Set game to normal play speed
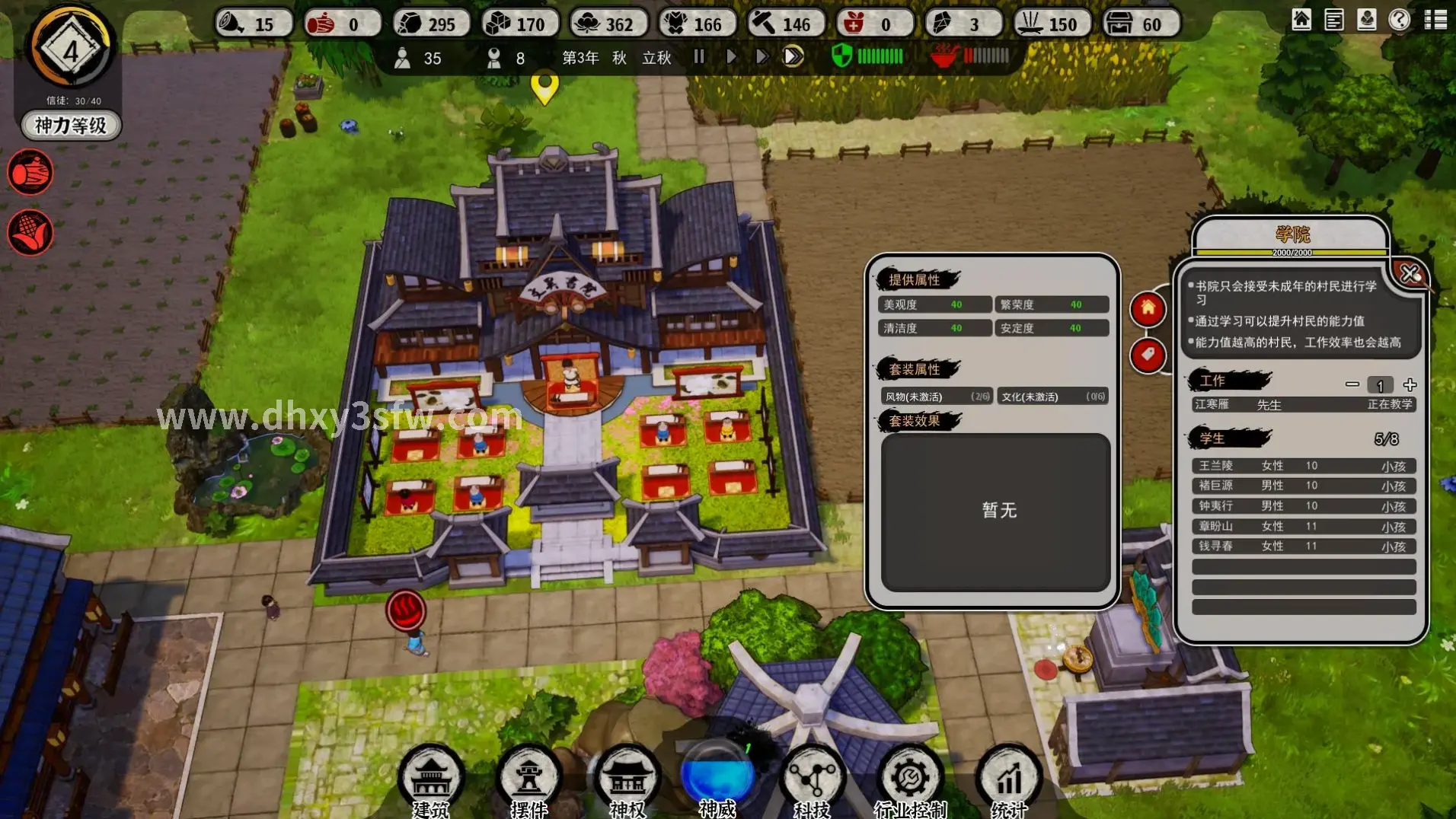Image resolution: width=1456 pixels, height=819 pixels. tap(731, 56)
